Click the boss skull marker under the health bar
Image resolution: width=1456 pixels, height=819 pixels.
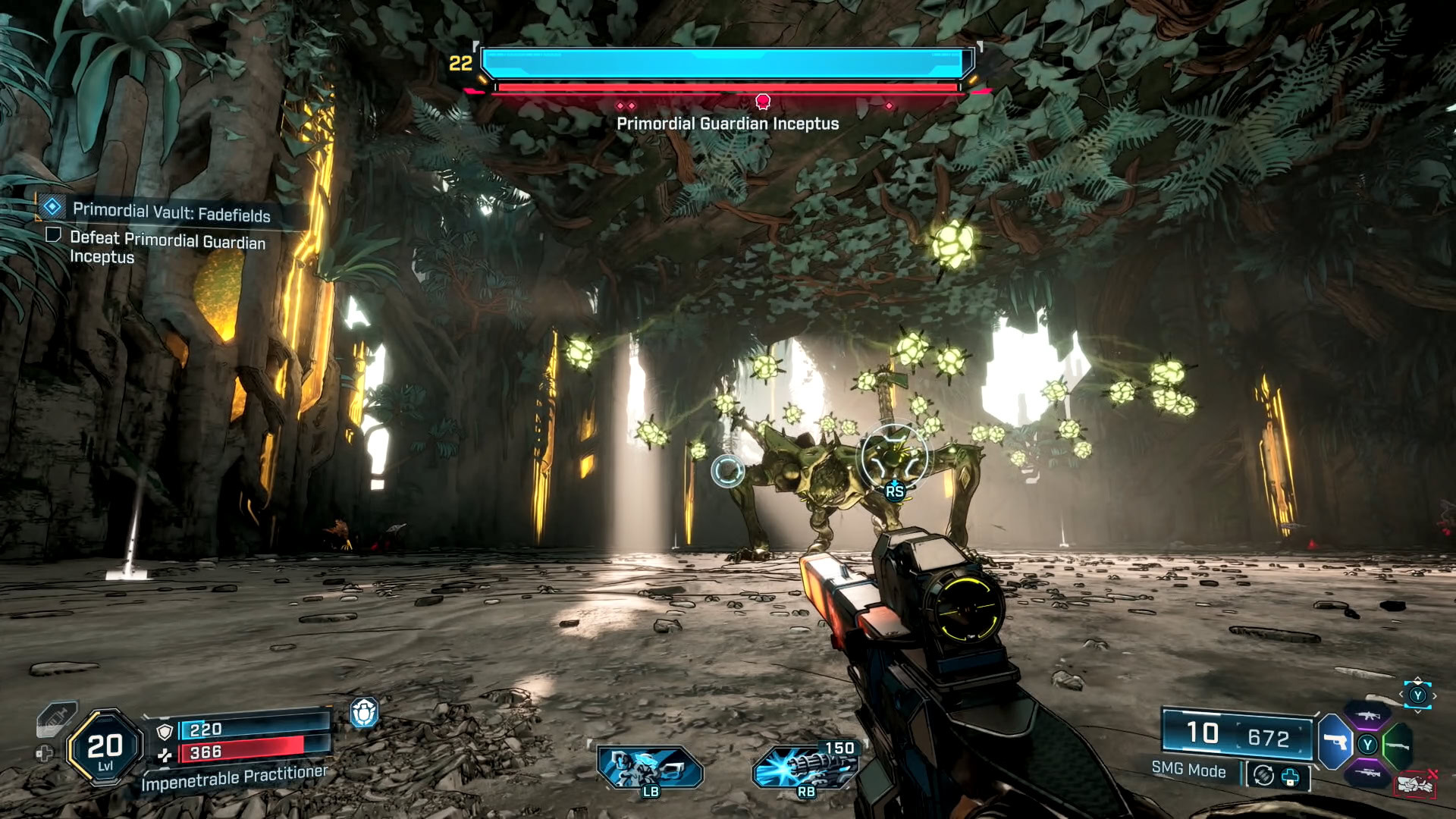tap(763, 102)
